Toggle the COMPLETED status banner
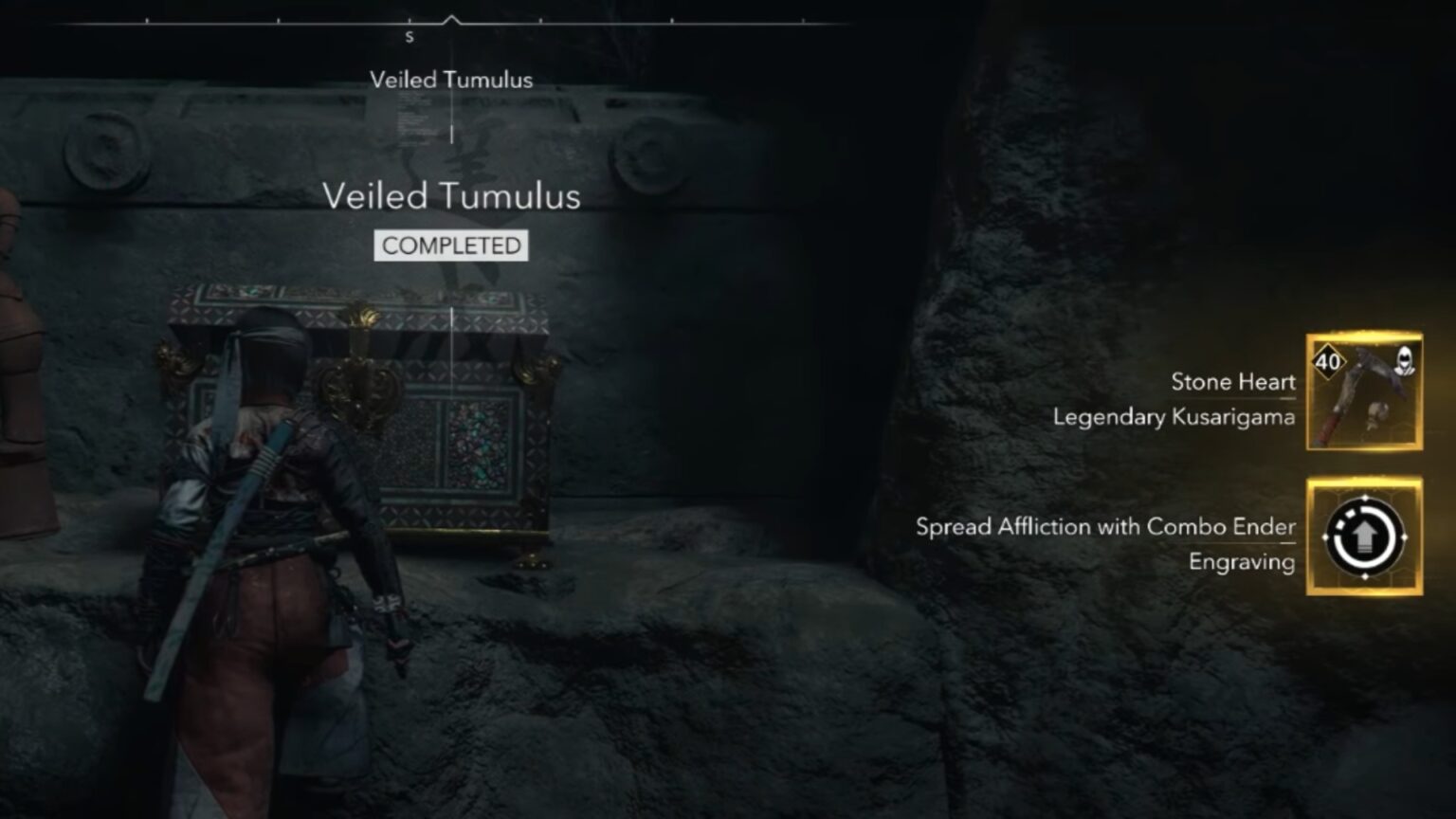The height and width of the screenshot is (819, 1456). click(450, 246)
